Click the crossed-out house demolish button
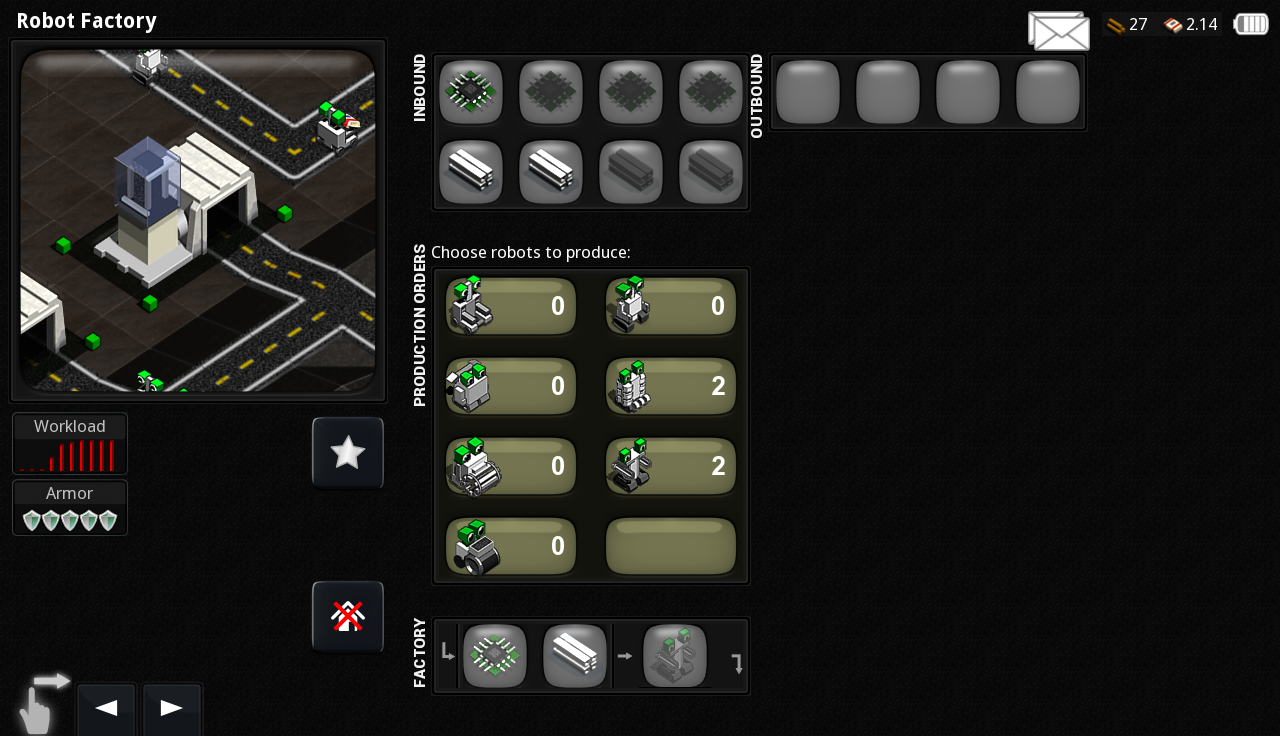Image resolution: width=1280 pixels, height=736 pixels. [x=348, y=617]
